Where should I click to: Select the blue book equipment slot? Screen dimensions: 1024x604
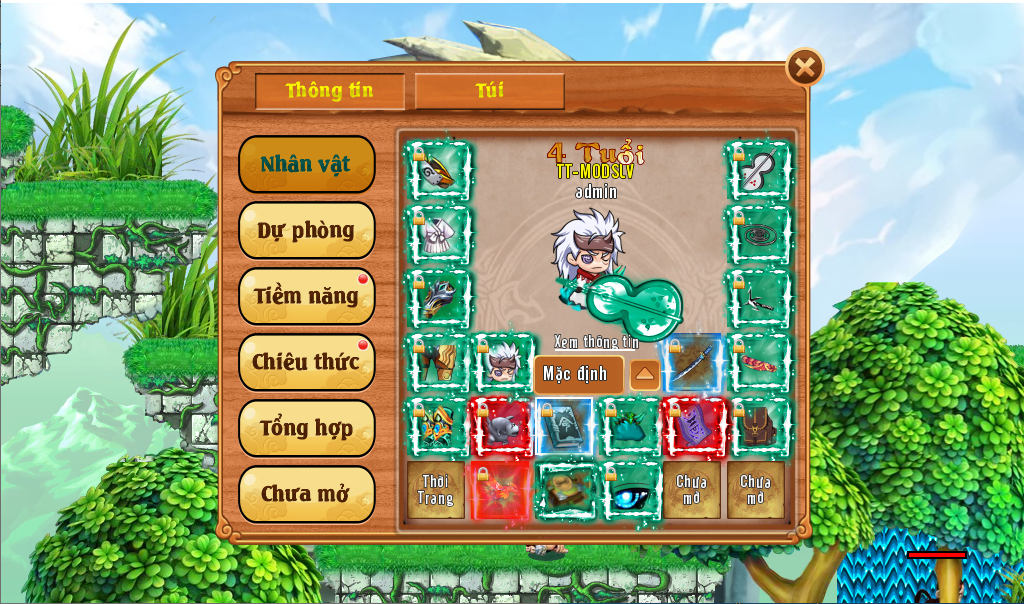coord(565,427)
